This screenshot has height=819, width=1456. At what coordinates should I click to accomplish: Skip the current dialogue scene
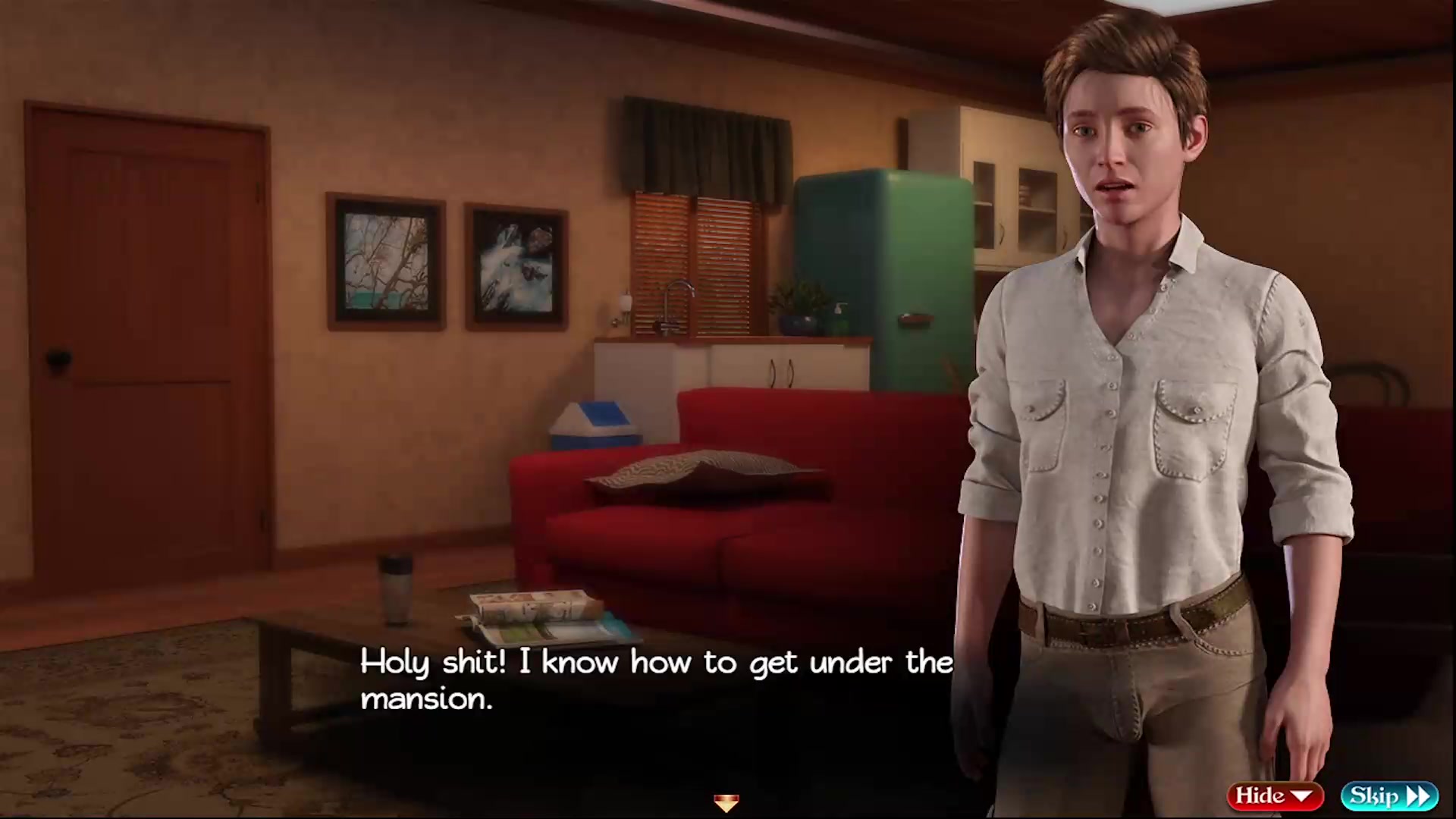click(1389, 795)
